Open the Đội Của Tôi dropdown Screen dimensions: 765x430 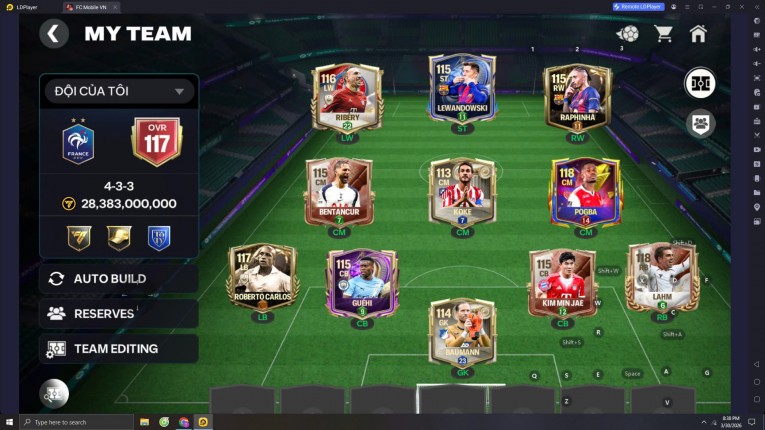click(x=118, y=91)
